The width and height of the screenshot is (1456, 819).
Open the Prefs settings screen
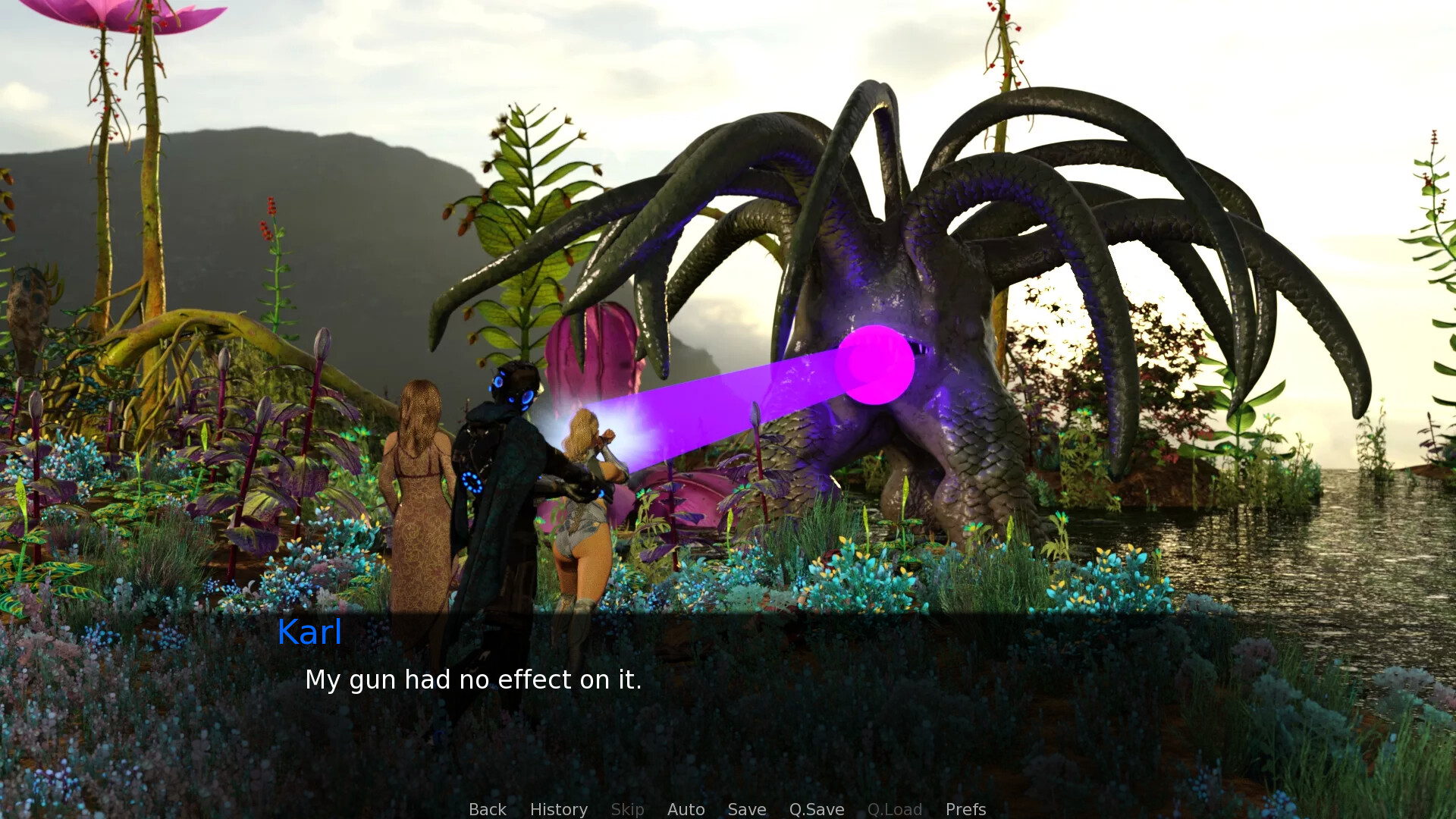pyautogui.click(x=965, y=809)
